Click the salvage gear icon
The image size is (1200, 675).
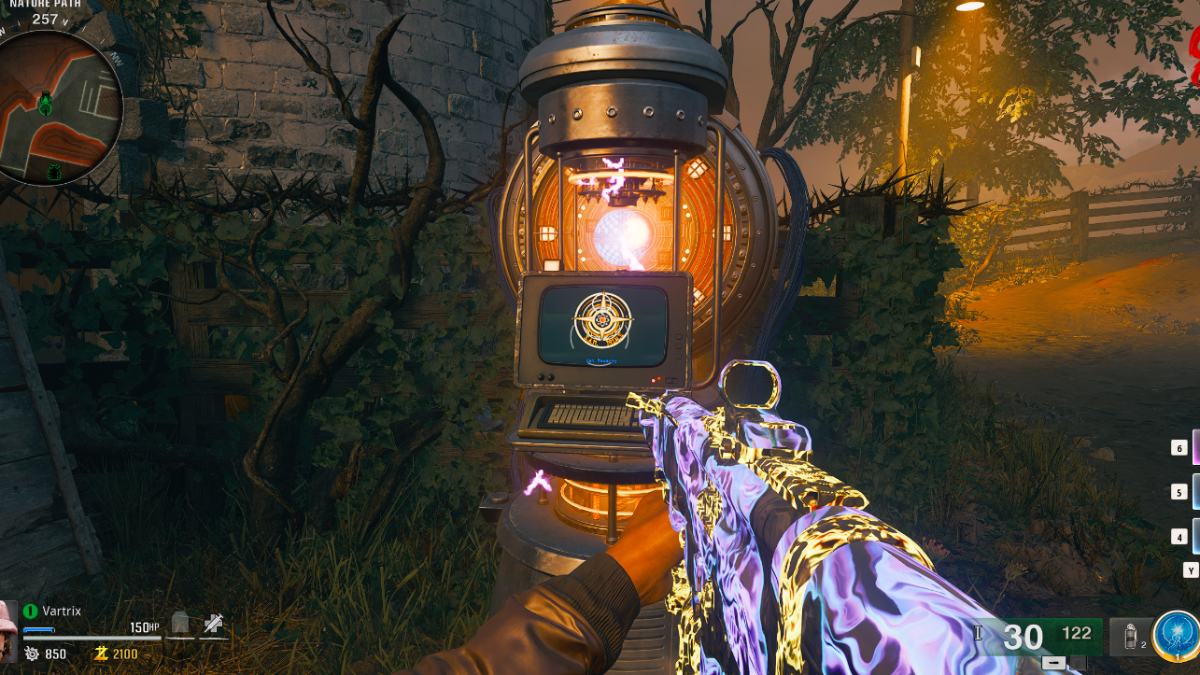pos(31,654)
